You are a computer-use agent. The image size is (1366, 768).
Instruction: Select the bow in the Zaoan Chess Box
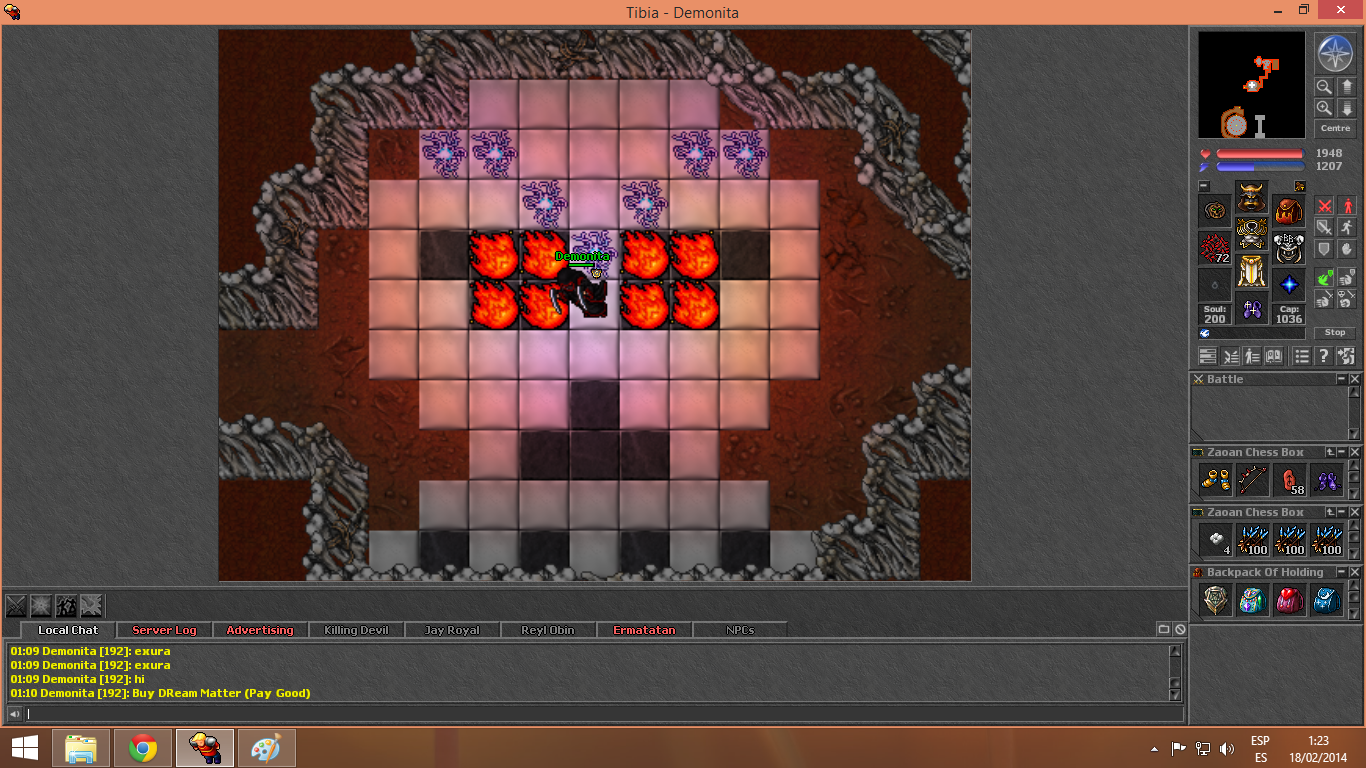(x=1252, y=481)
